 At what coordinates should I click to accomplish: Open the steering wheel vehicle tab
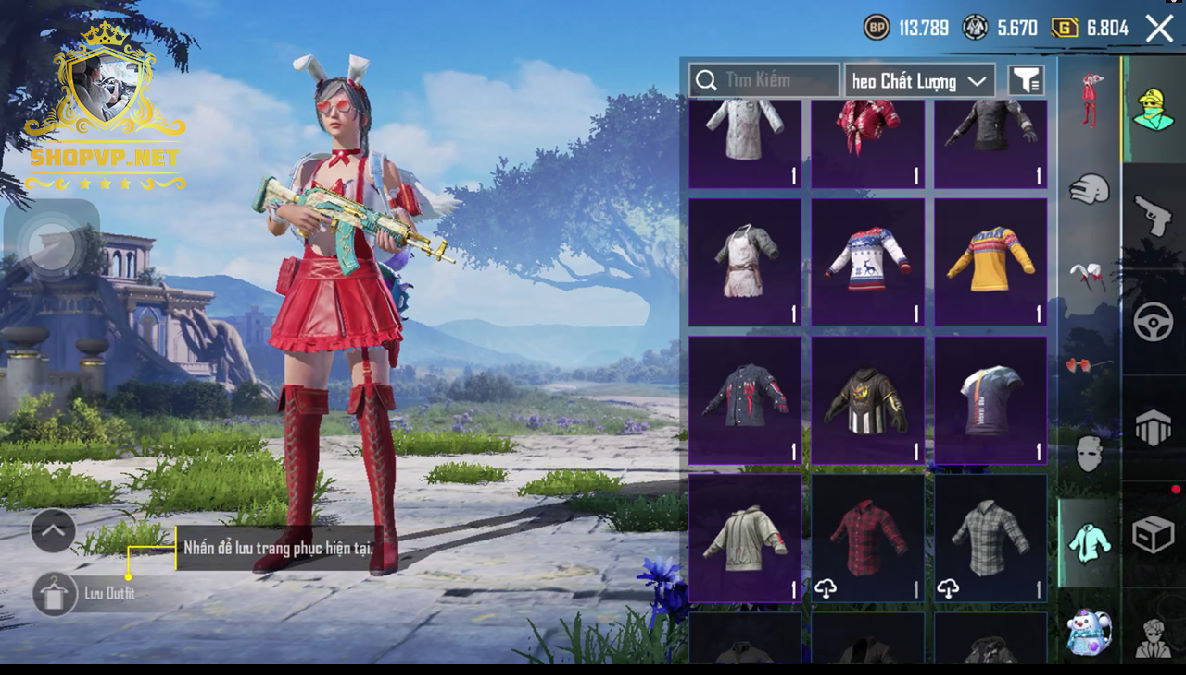[x=1153, y=322]
